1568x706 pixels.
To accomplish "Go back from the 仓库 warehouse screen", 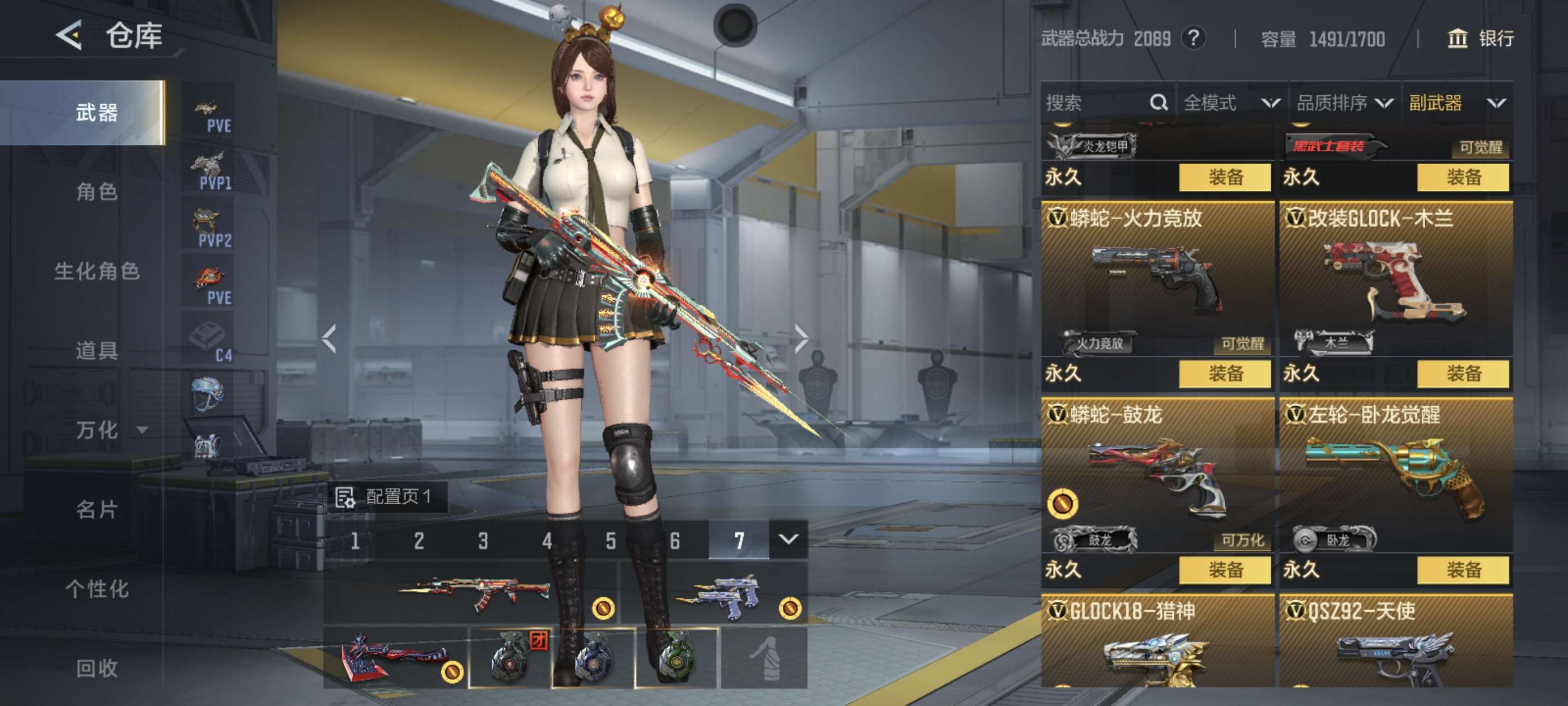I will click(69, 35).
